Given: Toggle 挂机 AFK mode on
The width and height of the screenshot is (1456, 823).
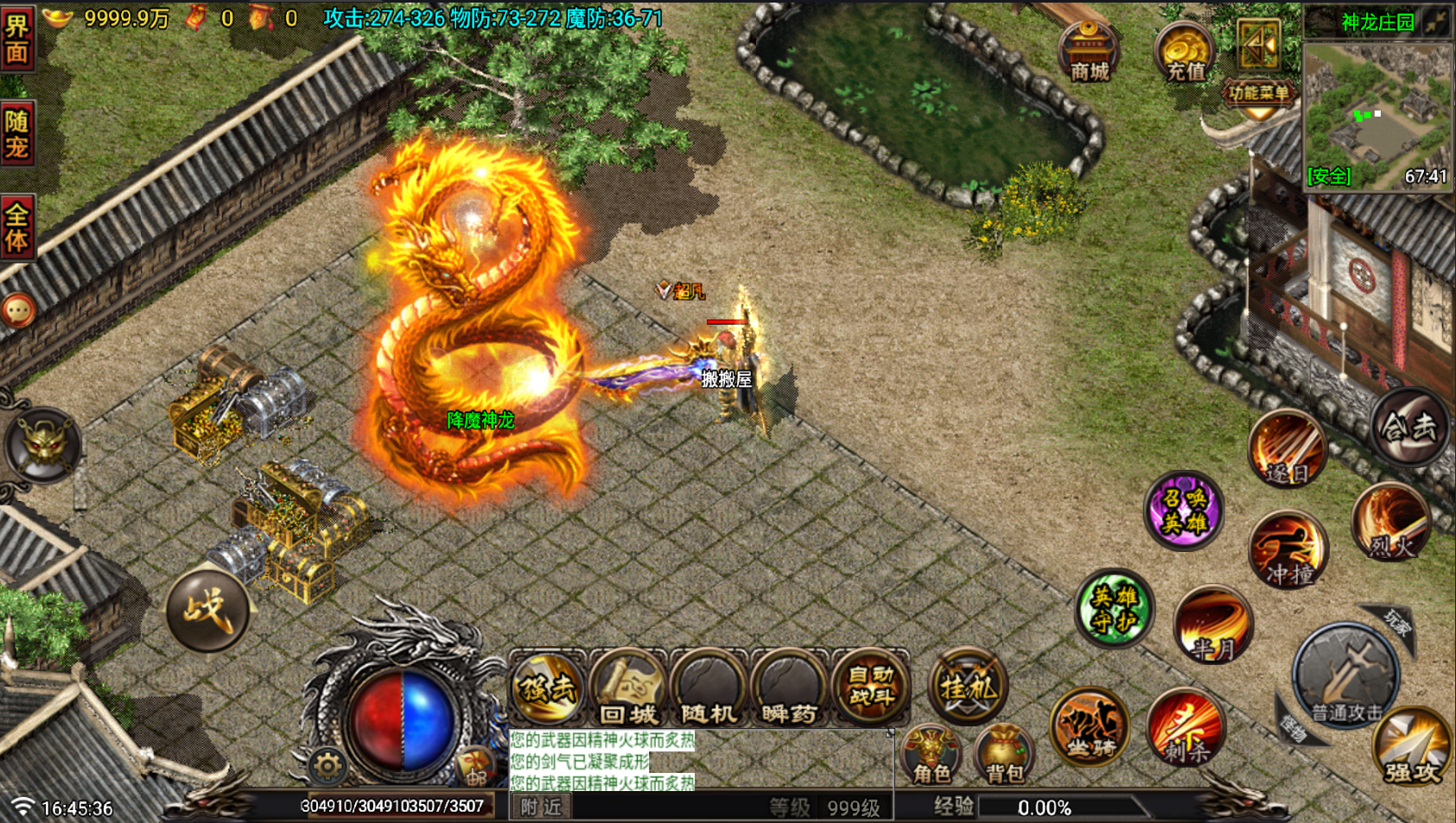Looking at the screenshot, I should (x=968, y=687).
